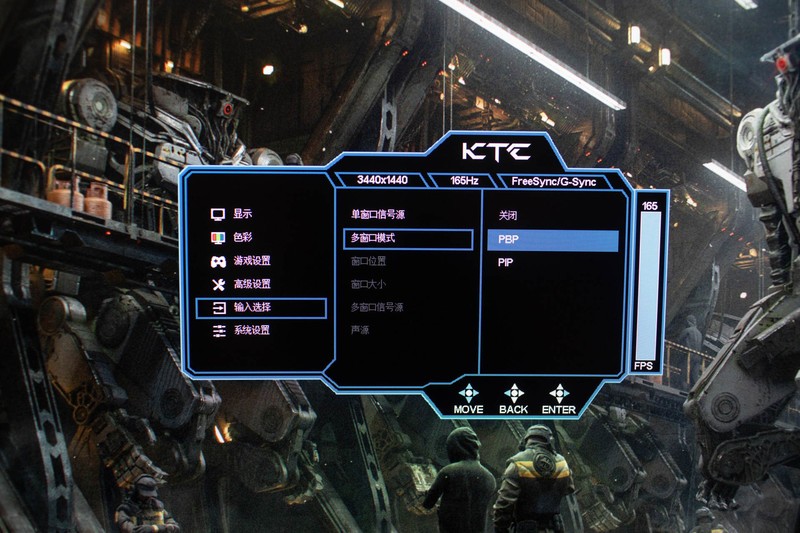Select the 色彩 color settings entry

click(x=242, y=238)
